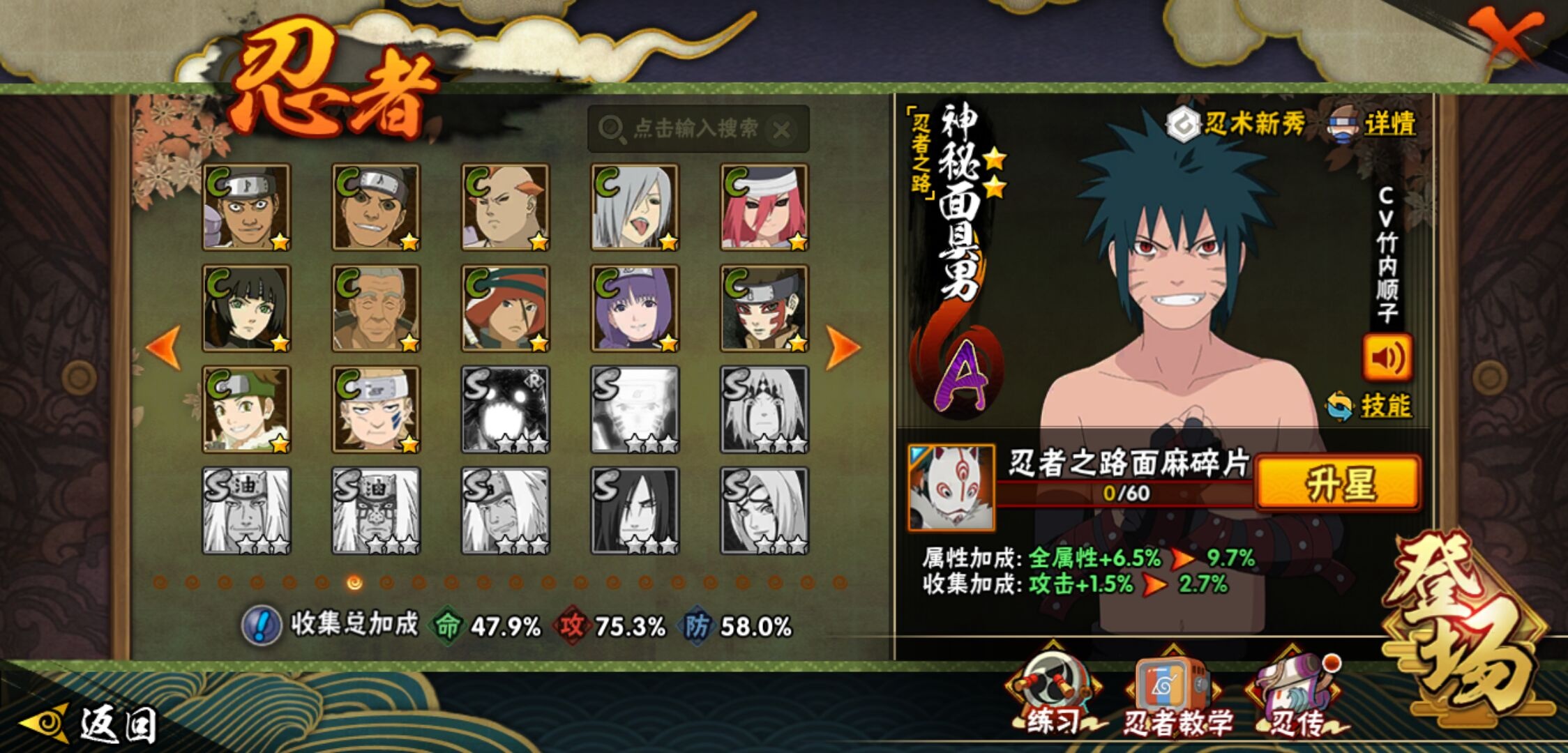Play the character voice speaker button
The width and height of the screenshot is (1568, 753).
(x=1387, y=358)
